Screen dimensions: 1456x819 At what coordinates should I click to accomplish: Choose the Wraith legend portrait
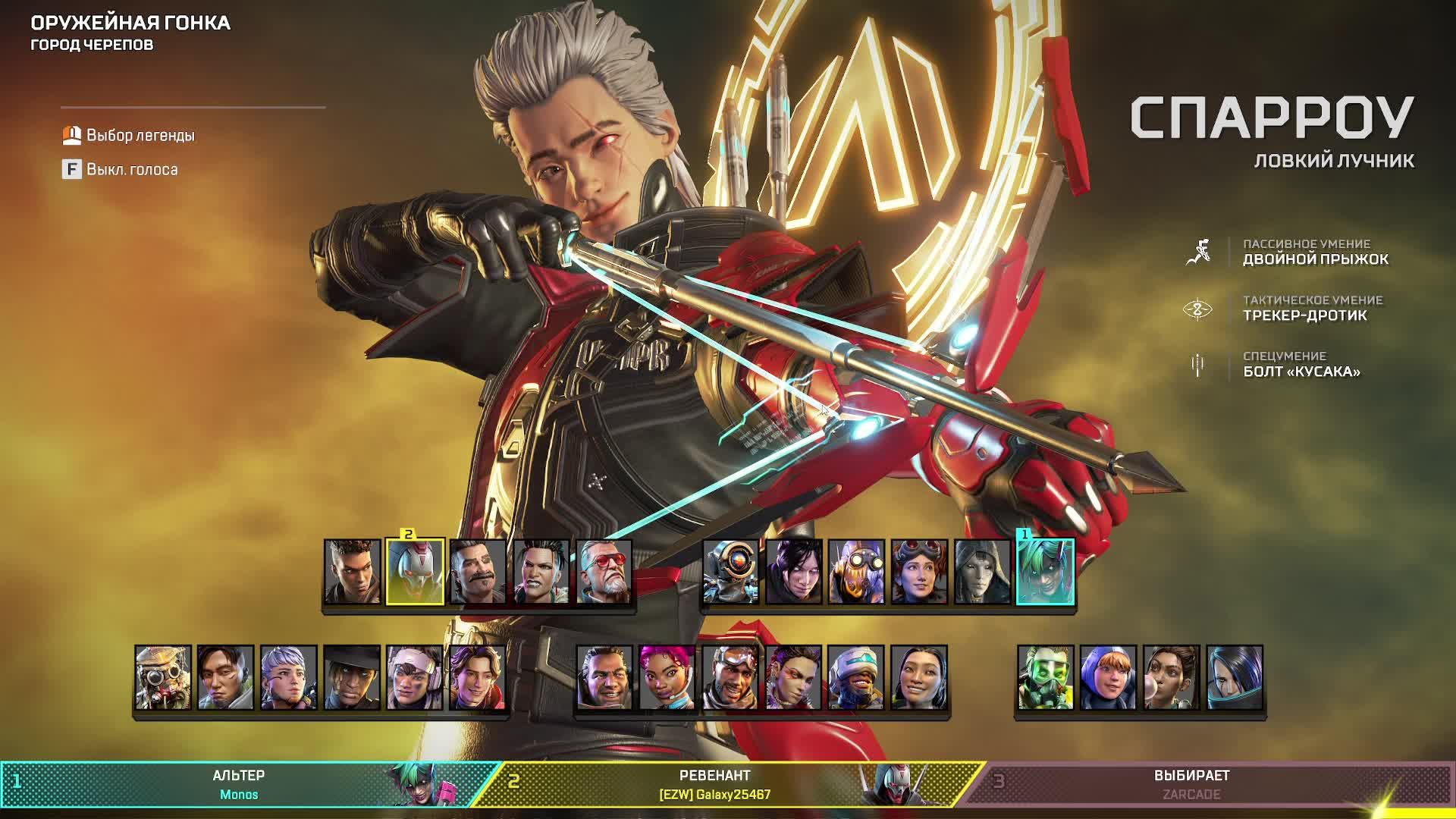[x=793, y=572]
